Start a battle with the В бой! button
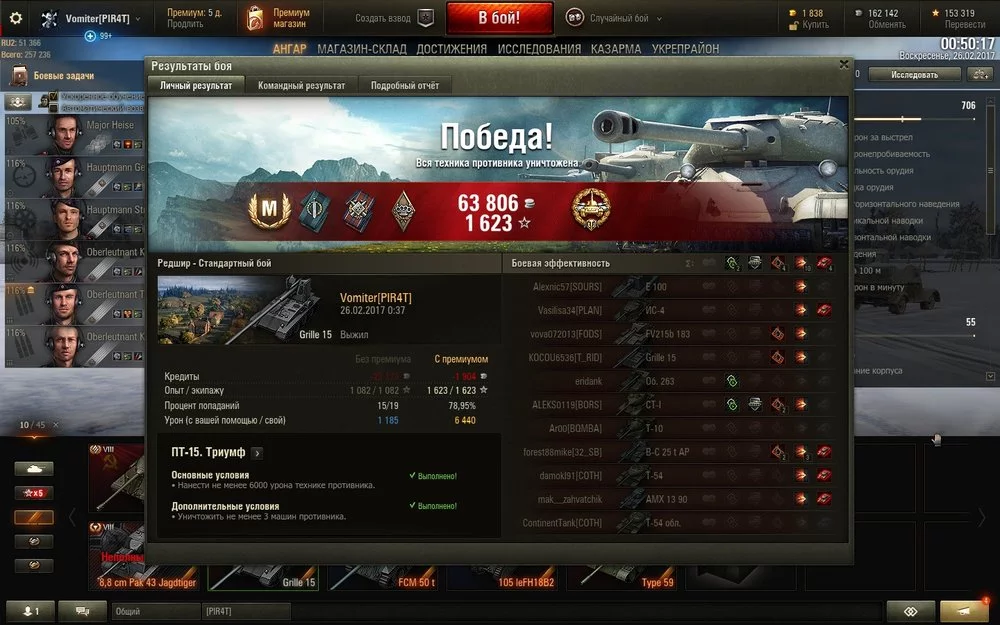Viewport: 1000px width, 625px height. (498, 18)
